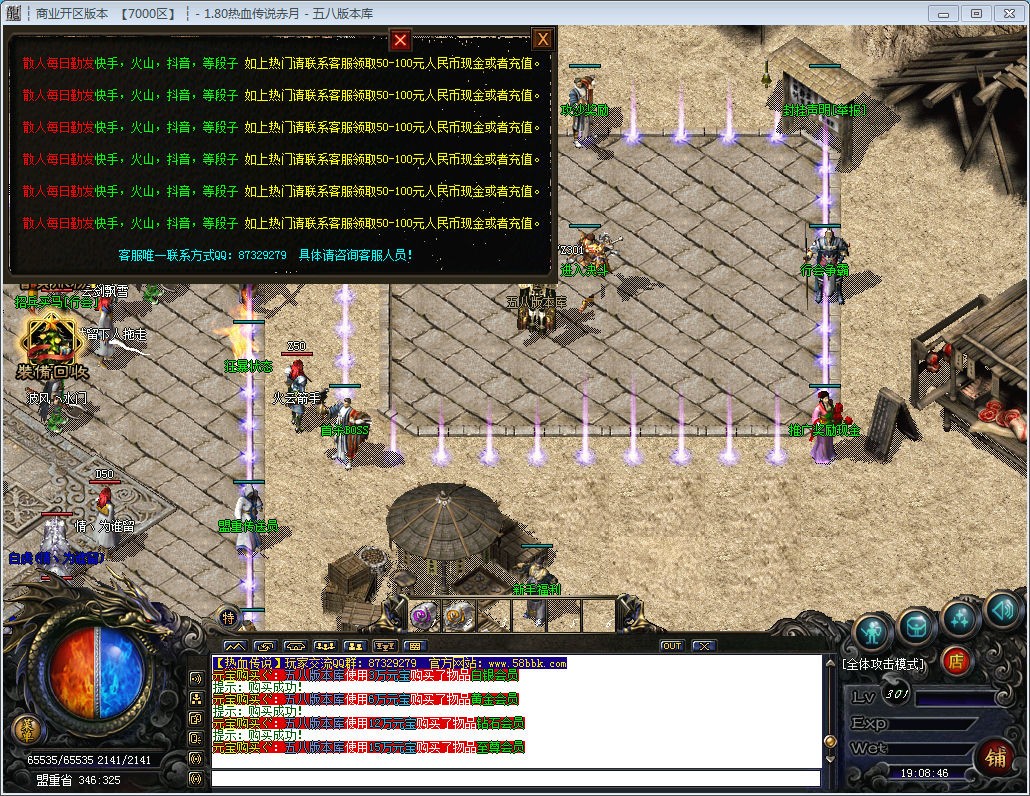Minimize the game window
This screenshot has height=796, width=1030.
click(943, 13)
